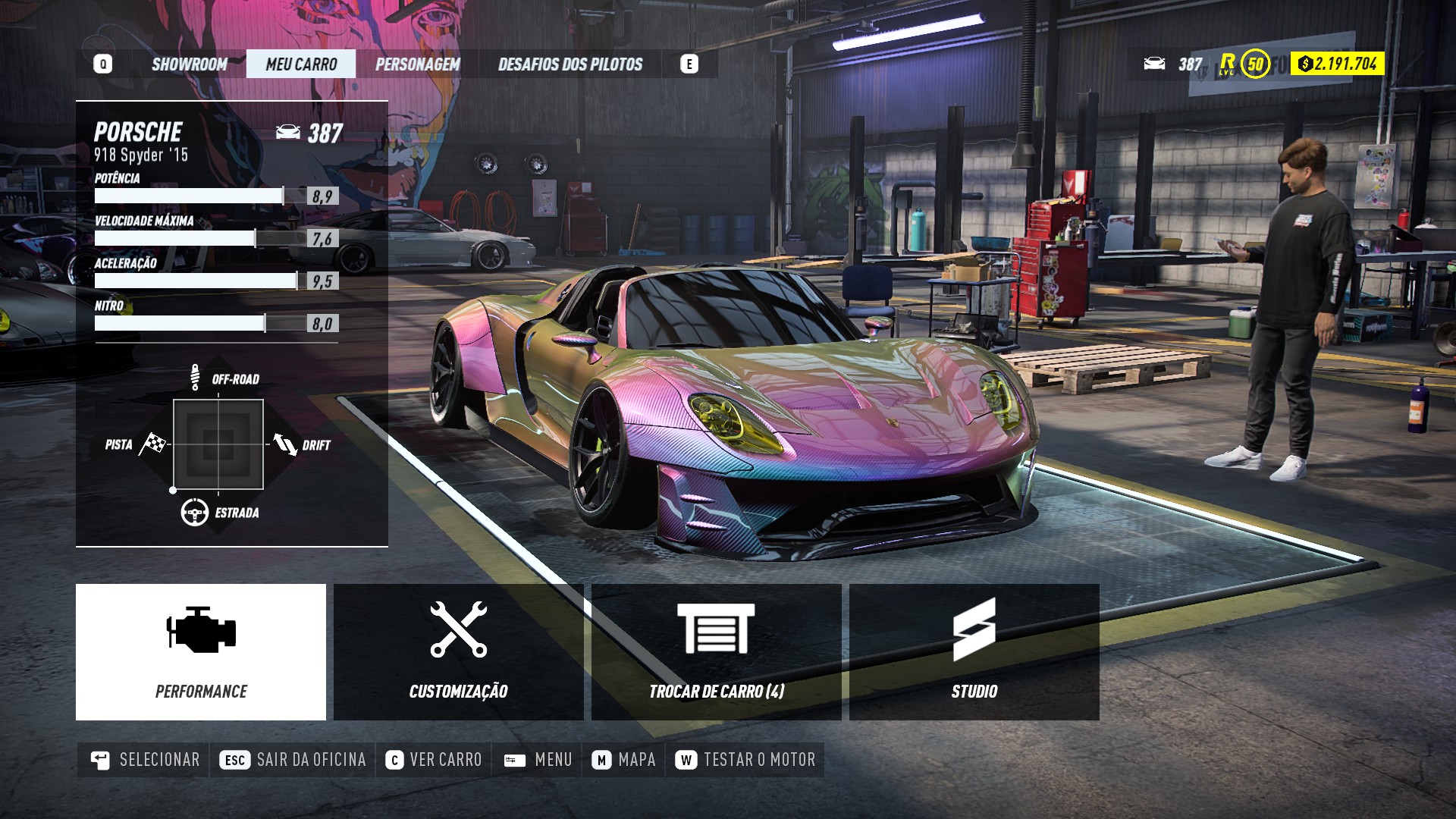Select the Meu Carro tab
Viewport: 1456px width, 819px height.
tap(301, 64)
